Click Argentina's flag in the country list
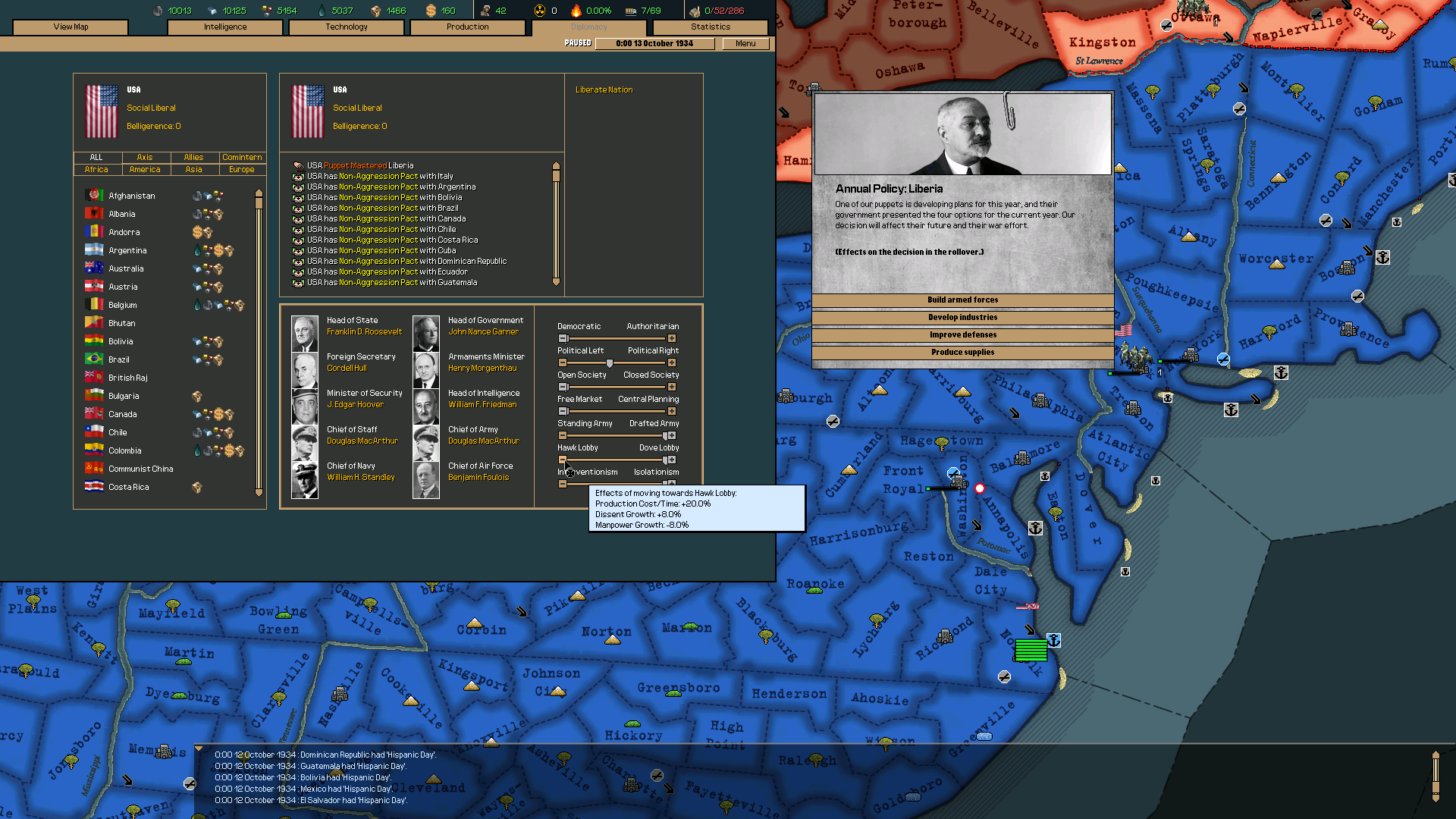The height and width of the screenshot is (819, 1456). [x=95, y=249]
